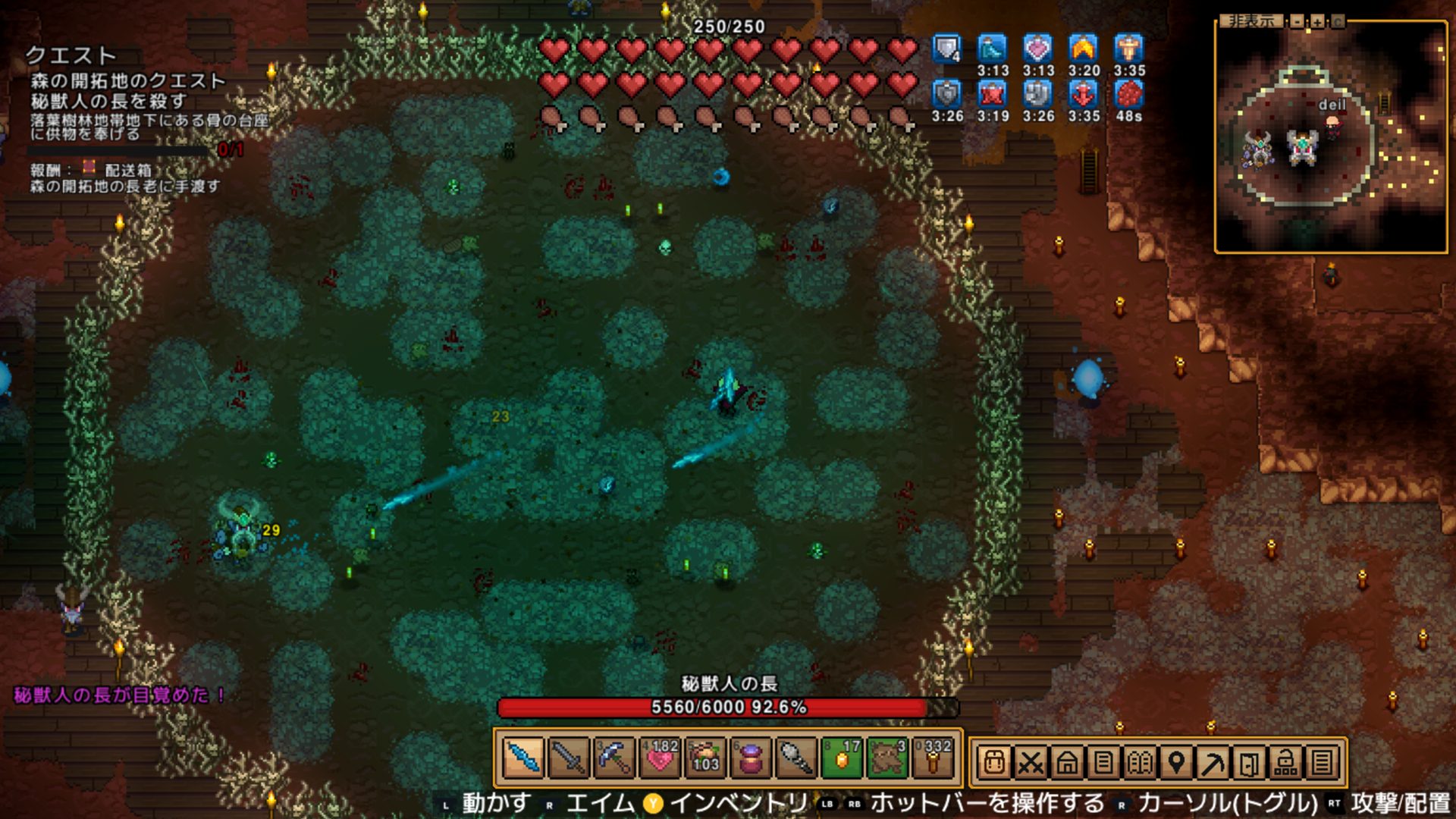This screenshot has width=1456, height=819.
Task: Select the grey spiked mace slot
Action: 796,758
